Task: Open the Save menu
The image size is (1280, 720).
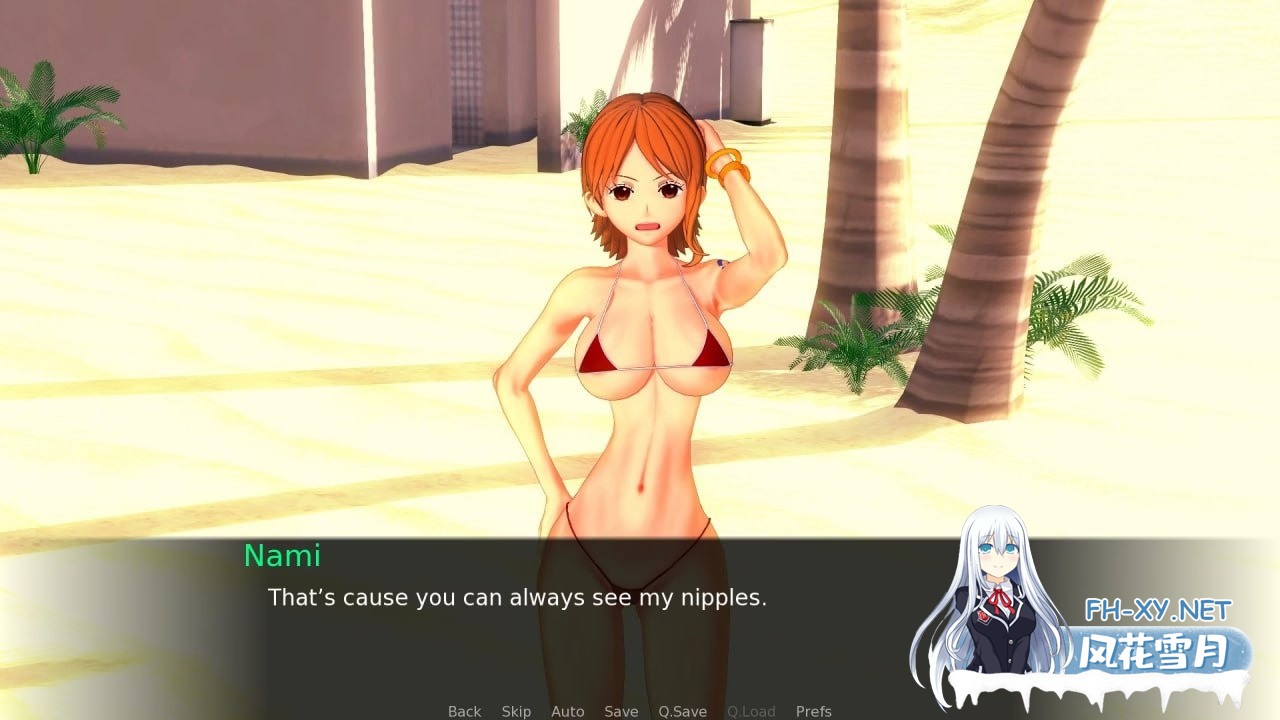Action: [621, 711]
